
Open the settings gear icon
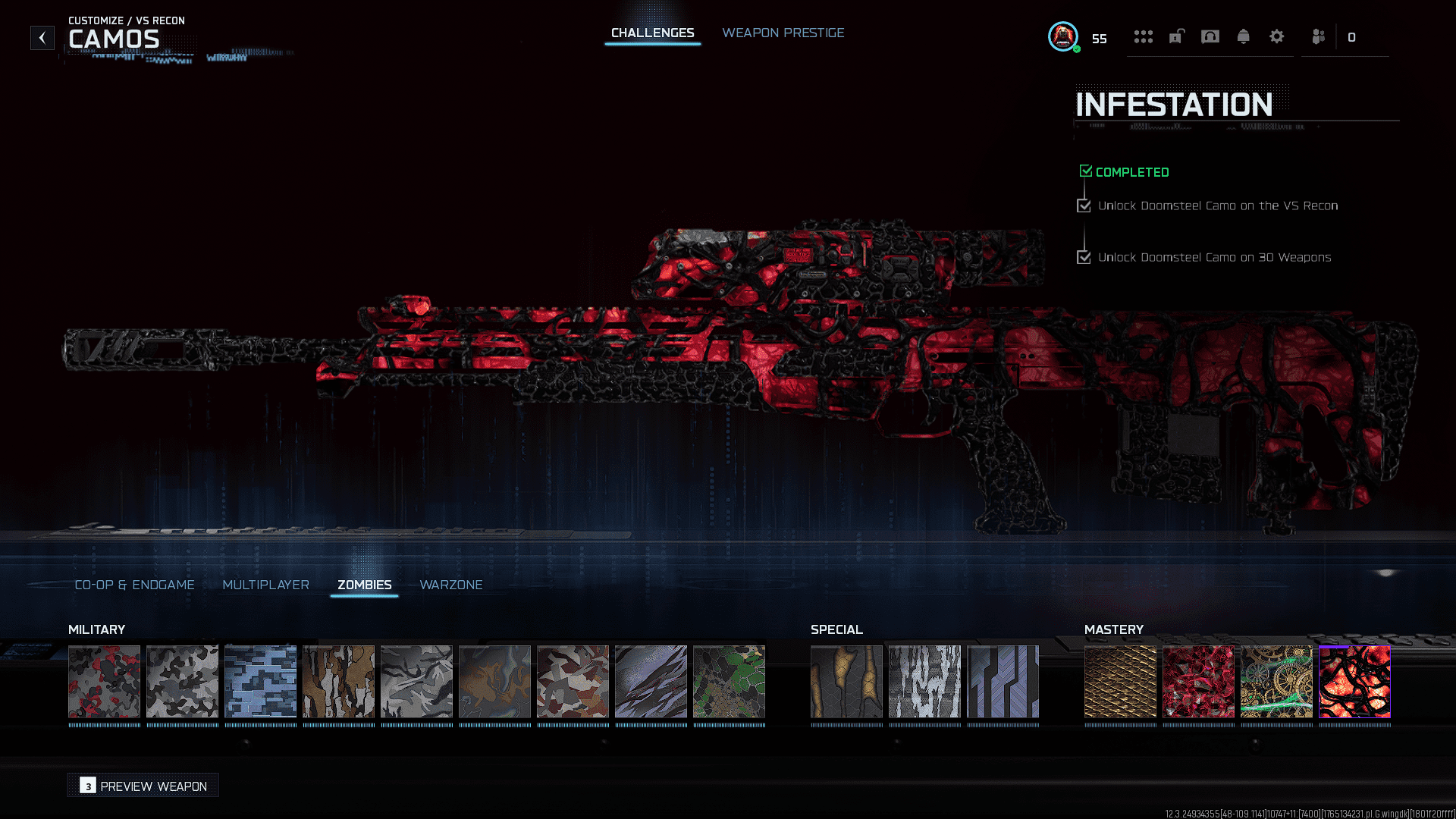1276,36
